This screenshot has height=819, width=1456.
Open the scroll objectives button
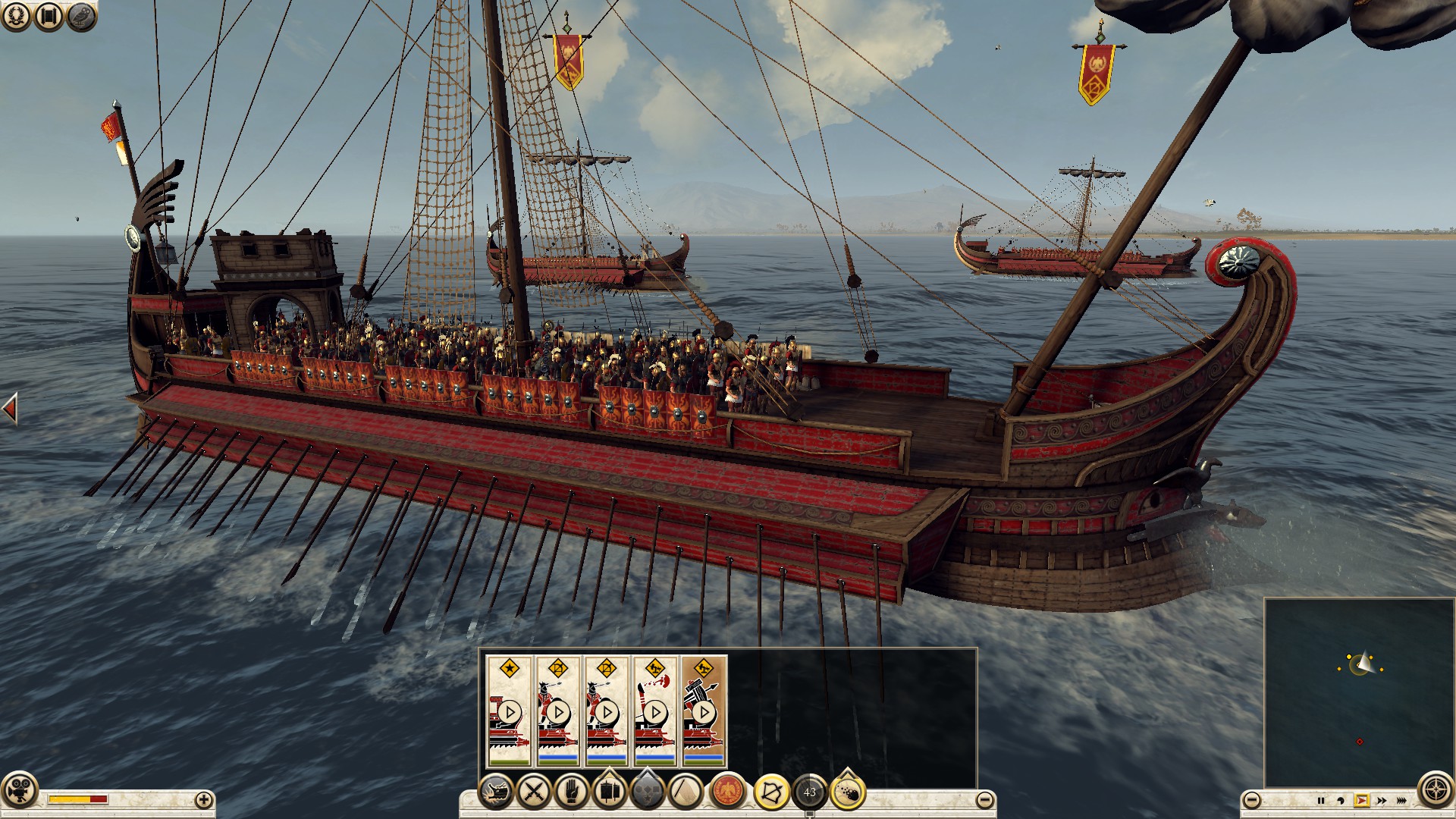49,16
